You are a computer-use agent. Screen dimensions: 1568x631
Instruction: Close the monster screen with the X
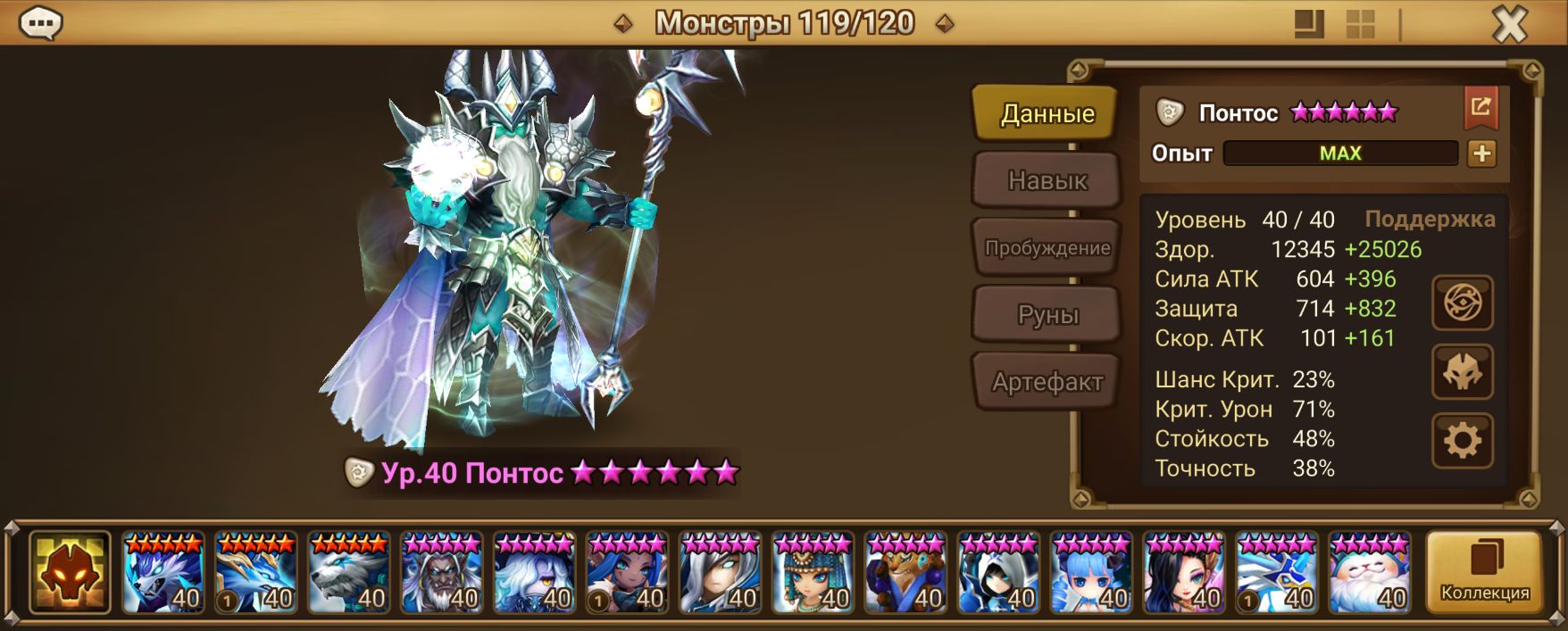tap(1510, 25)
